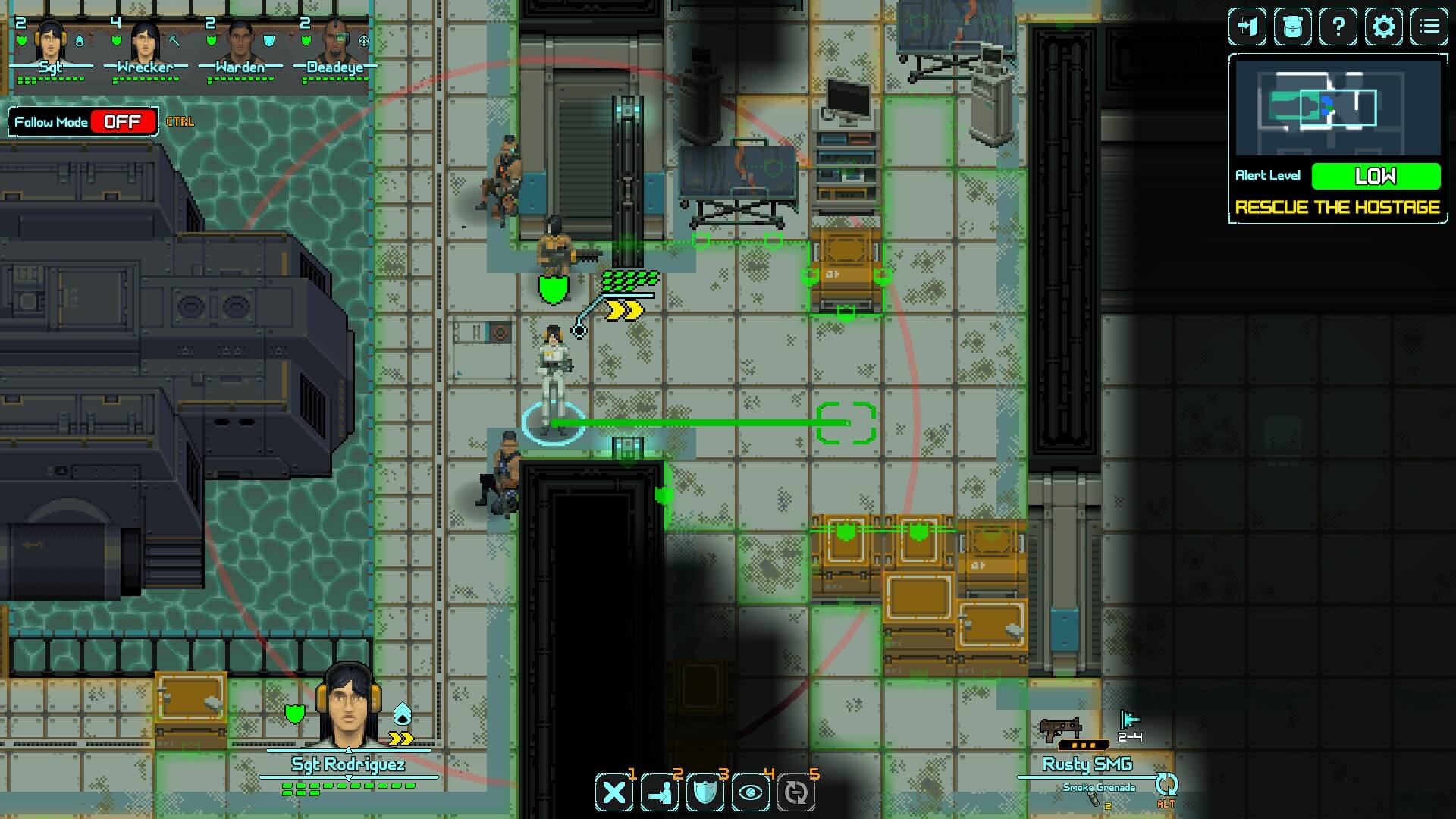Select Deadeye squad member portrait
The height and width of the screenshot is (819, 1456).
pos(334,40)
